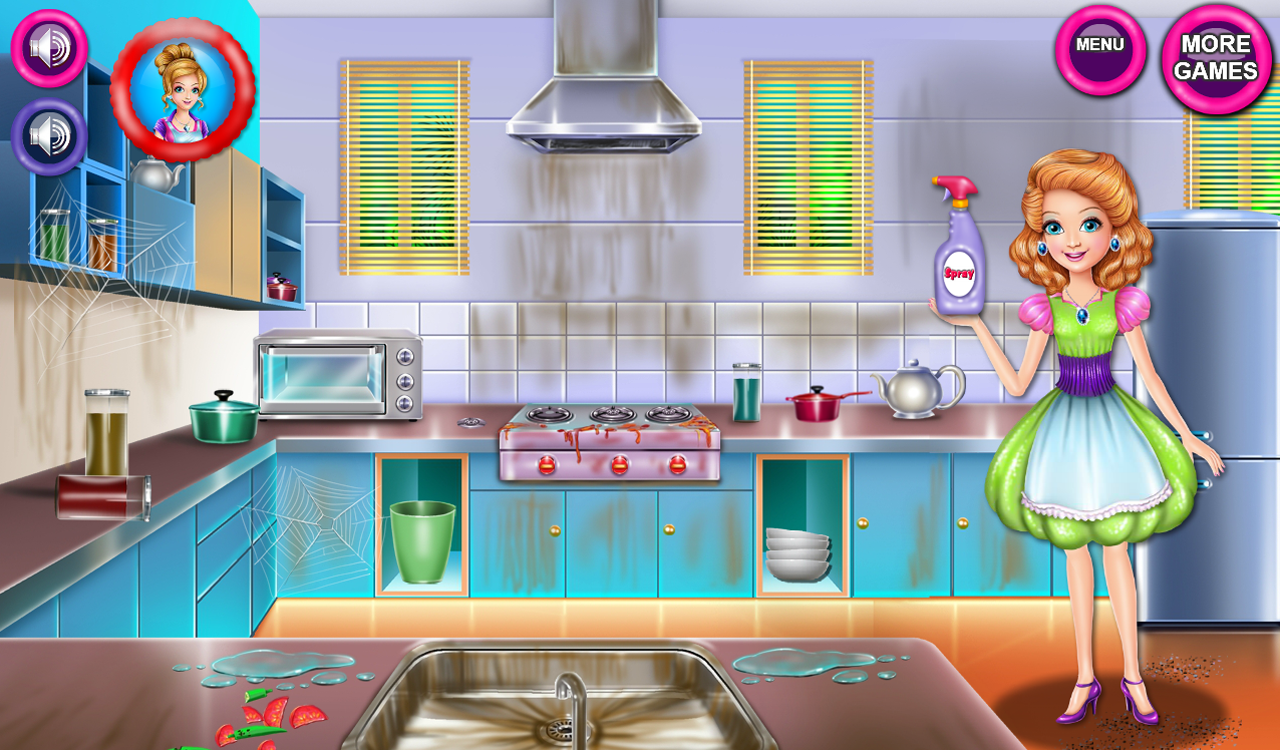This screenshot has width=1280, height=750.
Task: Mute the game music speaker icon
Action: (47, 48)
